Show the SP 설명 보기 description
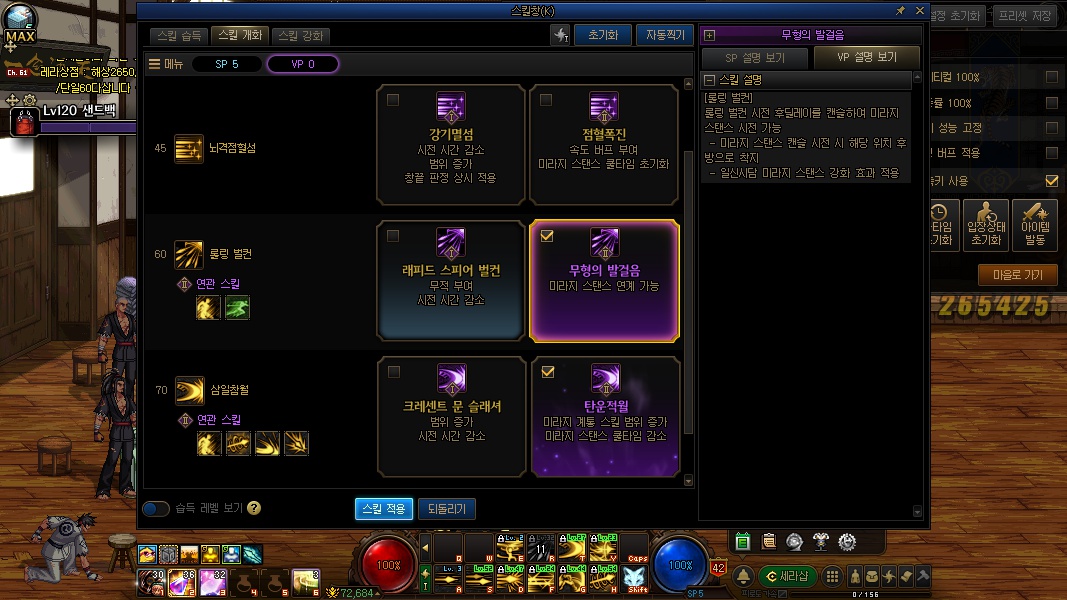The width and height of the screenshot is (1067, 600). click(x=754, y=58)
